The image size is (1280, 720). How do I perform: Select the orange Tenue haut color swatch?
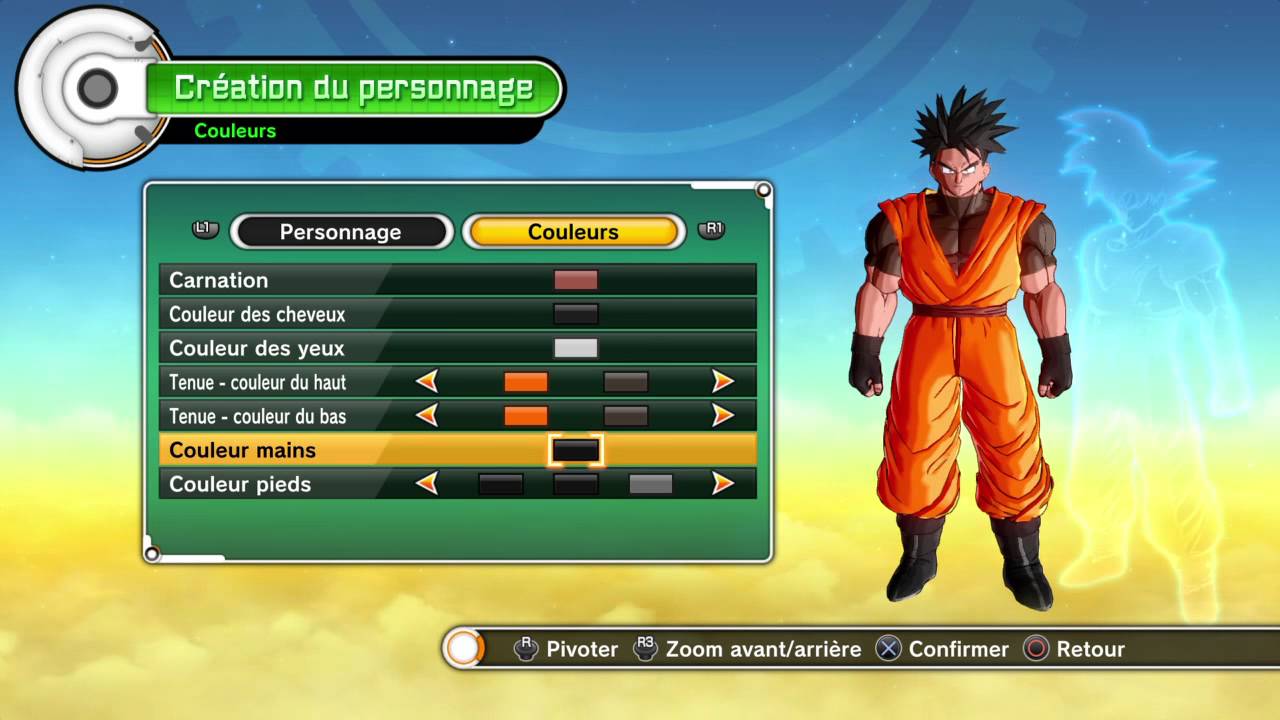click(526, 381)
